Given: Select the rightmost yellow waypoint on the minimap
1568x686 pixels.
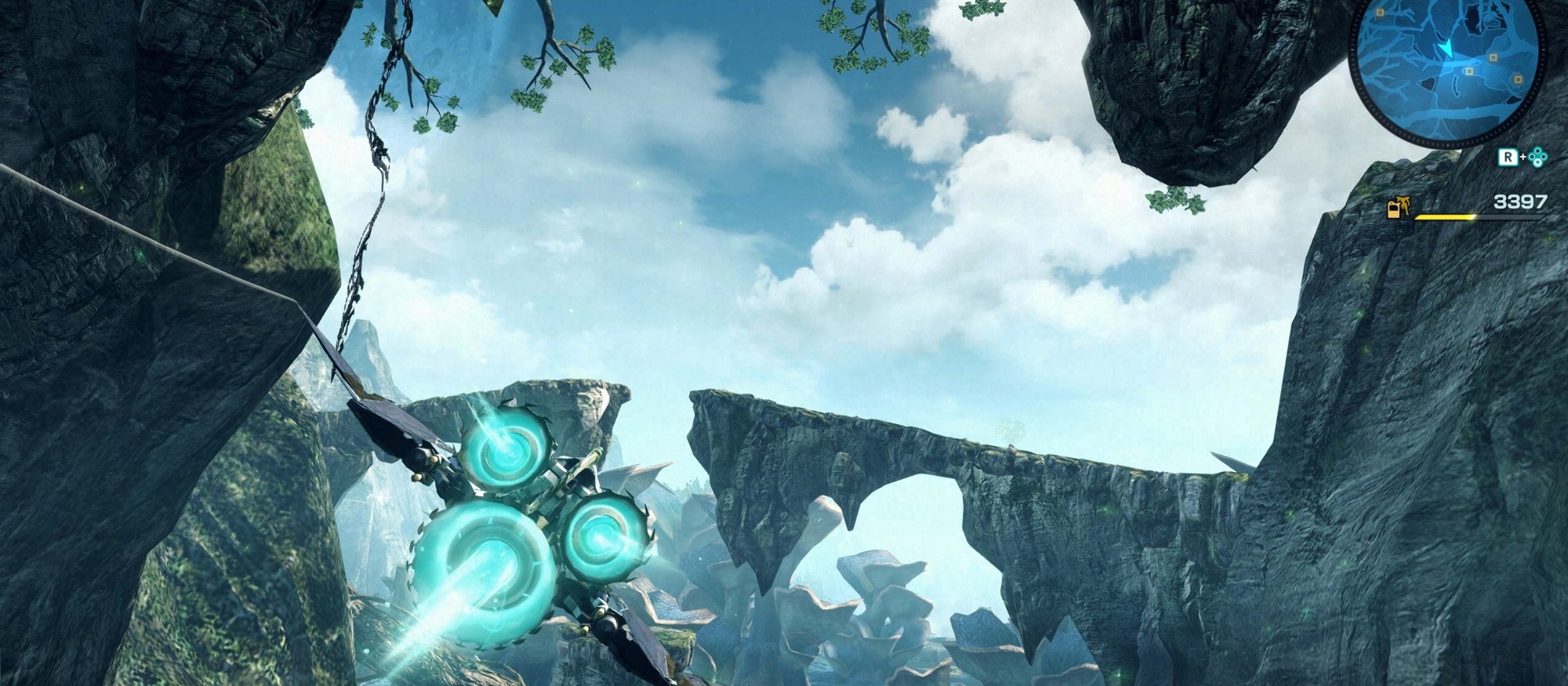Looking at the screenshot, I should click(x=1518, y=79).
